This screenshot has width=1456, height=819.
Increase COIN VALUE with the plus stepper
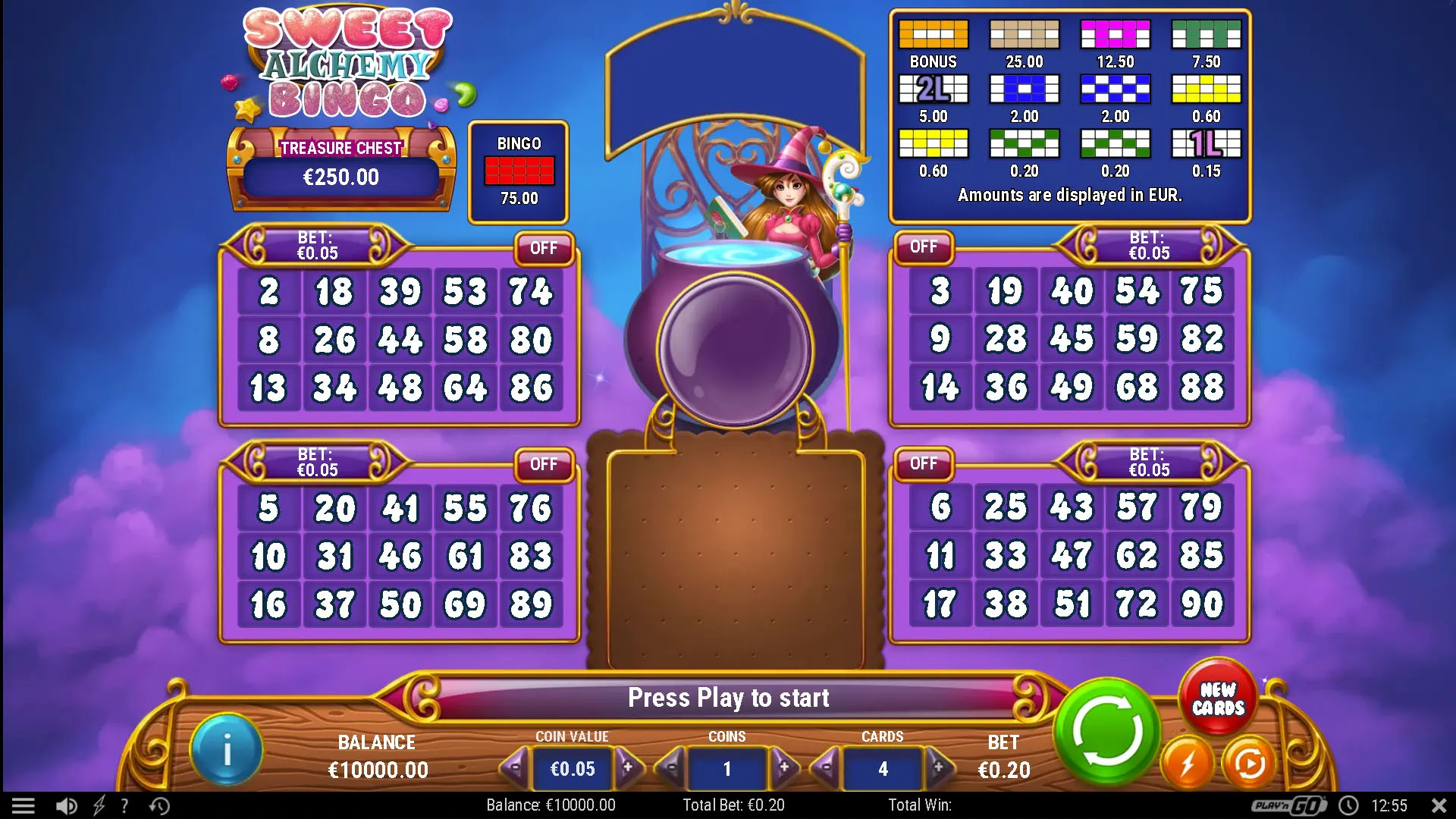(x=629, y=767)
